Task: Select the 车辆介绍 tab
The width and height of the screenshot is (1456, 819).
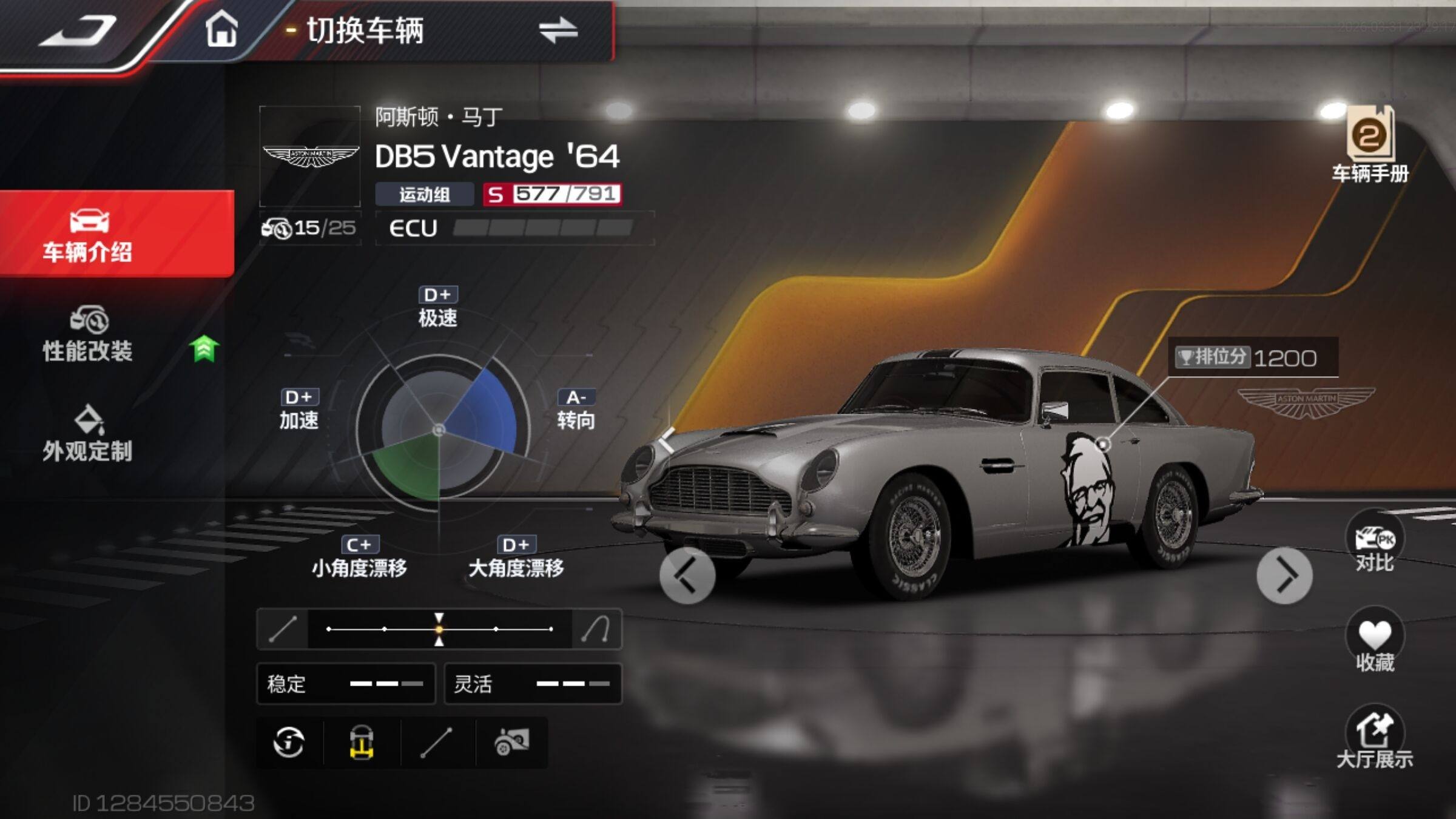Action: coord(88,235)
